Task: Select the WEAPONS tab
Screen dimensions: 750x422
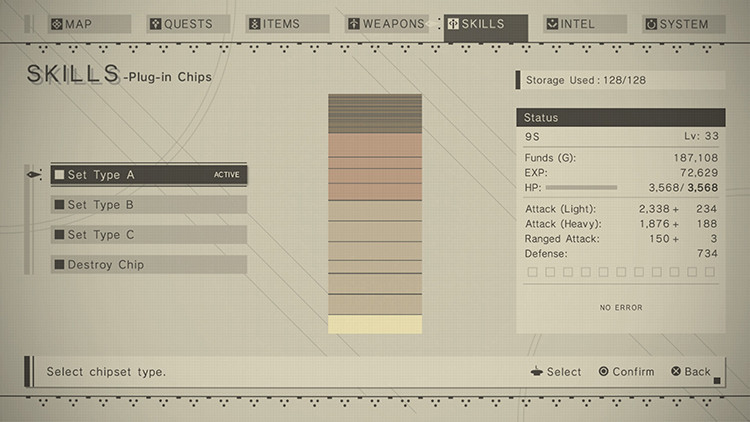Action: [x=385, y=24]
